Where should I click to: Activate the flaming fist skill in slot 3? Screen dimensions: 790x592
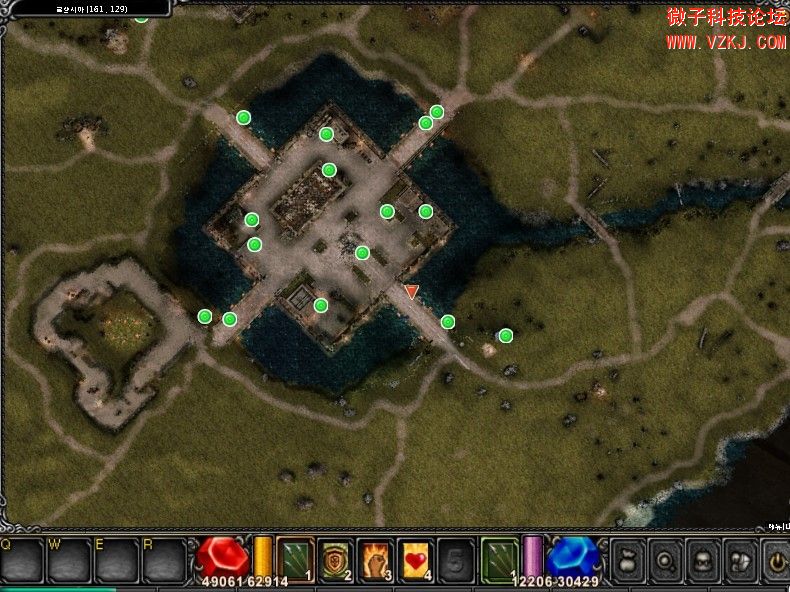coord(375,558)
